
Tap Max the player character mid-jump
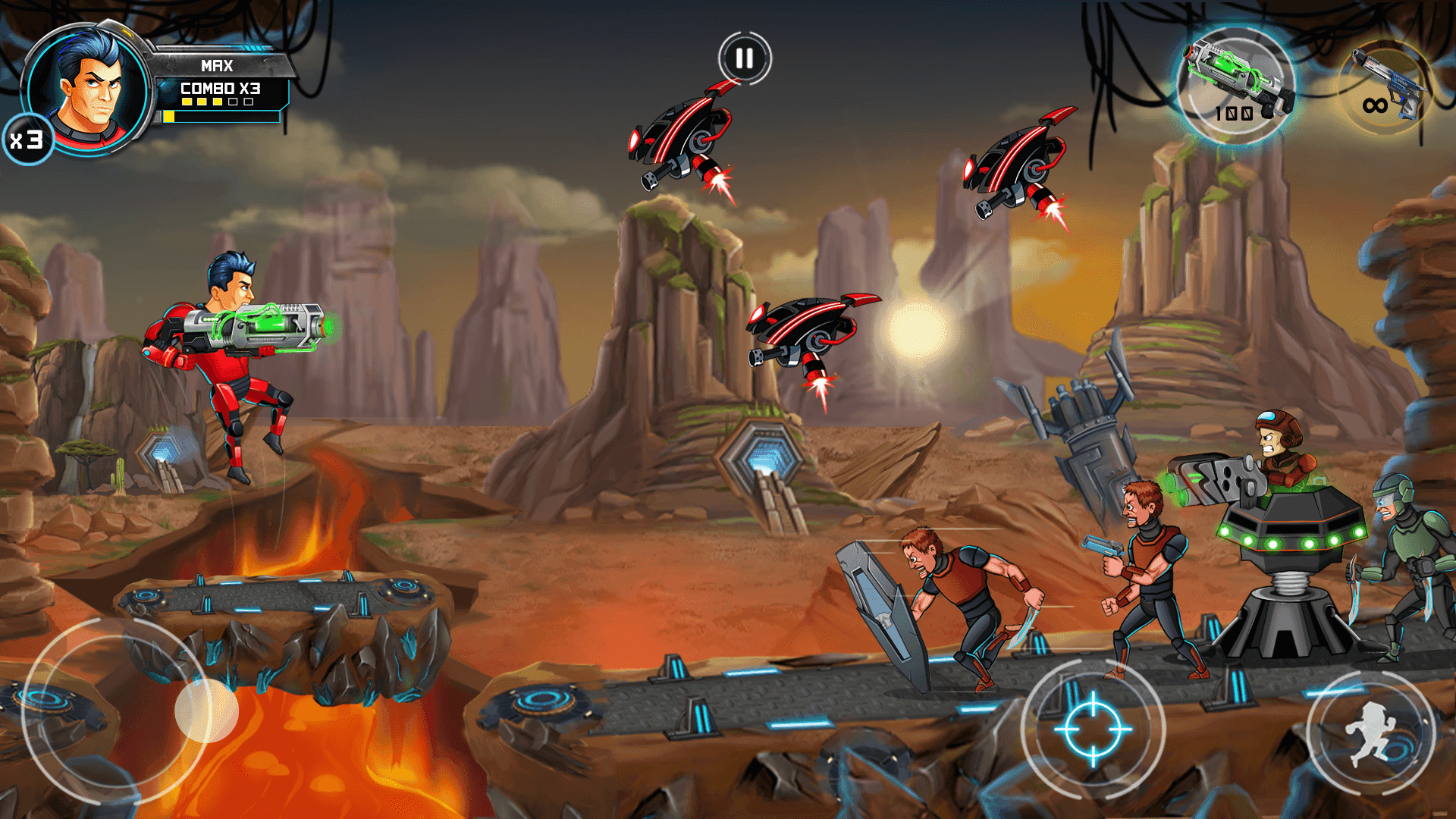[227, 341]
